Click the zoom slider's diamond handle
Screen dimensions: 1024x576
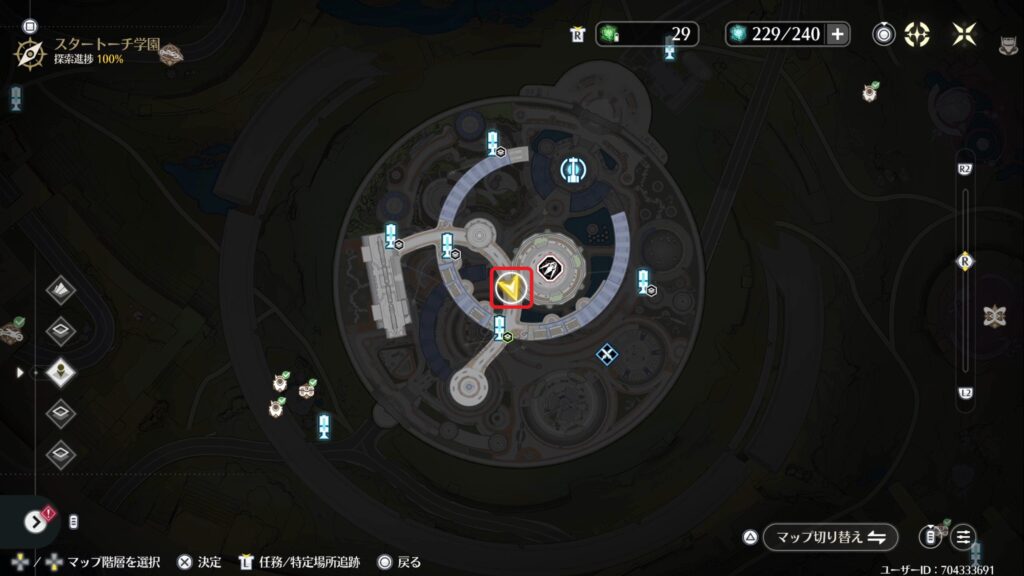point(965,262)
